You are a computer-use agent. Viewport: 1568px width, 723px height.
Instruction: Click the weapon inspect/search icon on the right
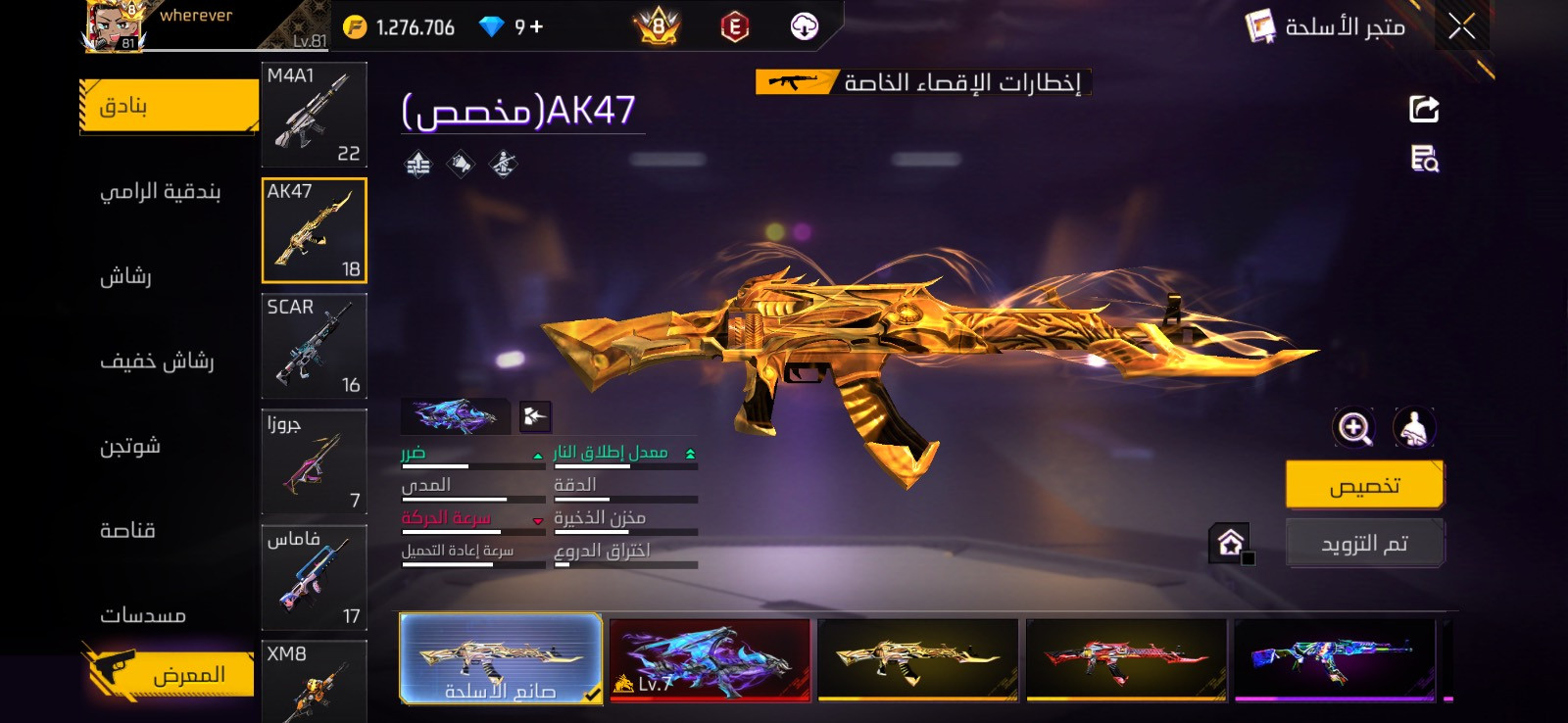1423,160
